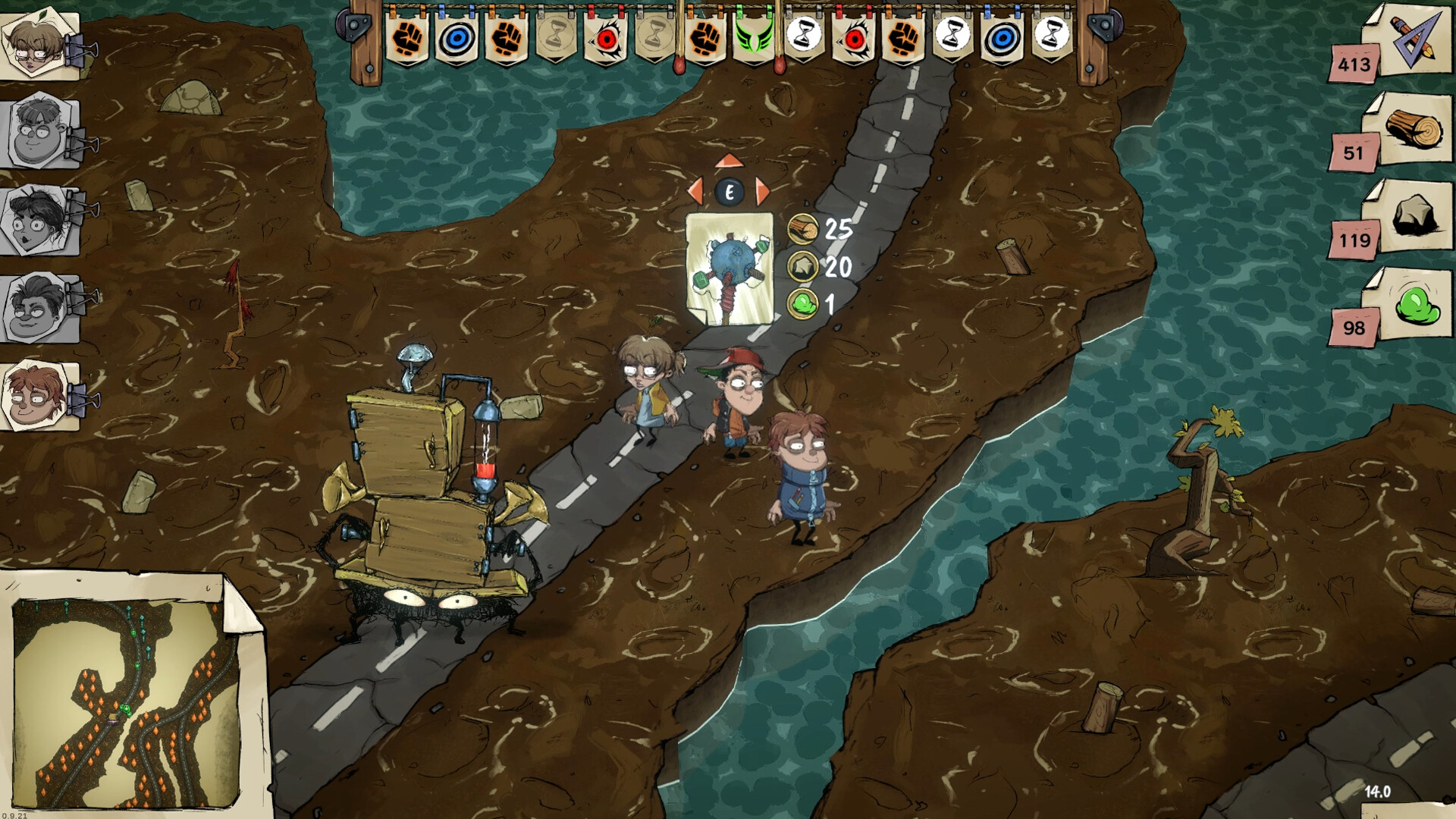Click the stone cost coin beside 20
This screenshot has height=819, width=1456.
tap(804, 265)
